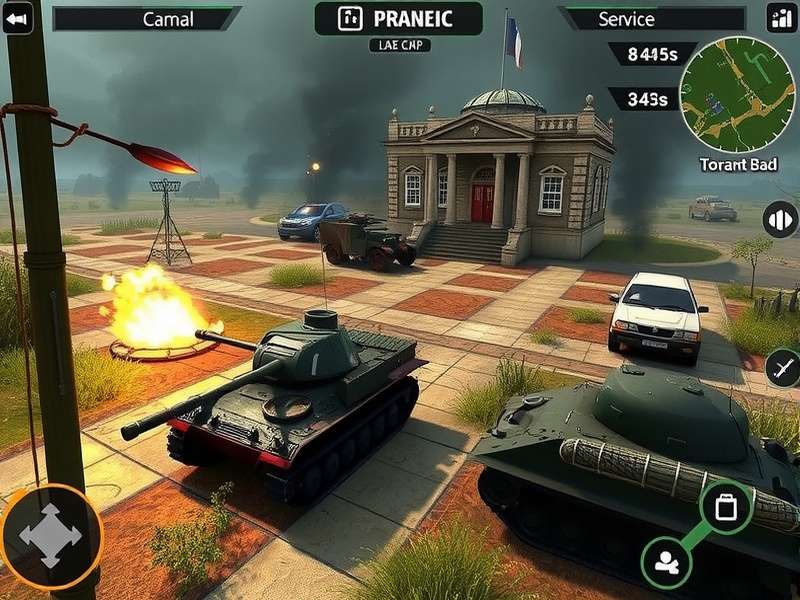800x600 pixels.
Task: Tap the movement directional pad
Action: click(x=50, y=535)
